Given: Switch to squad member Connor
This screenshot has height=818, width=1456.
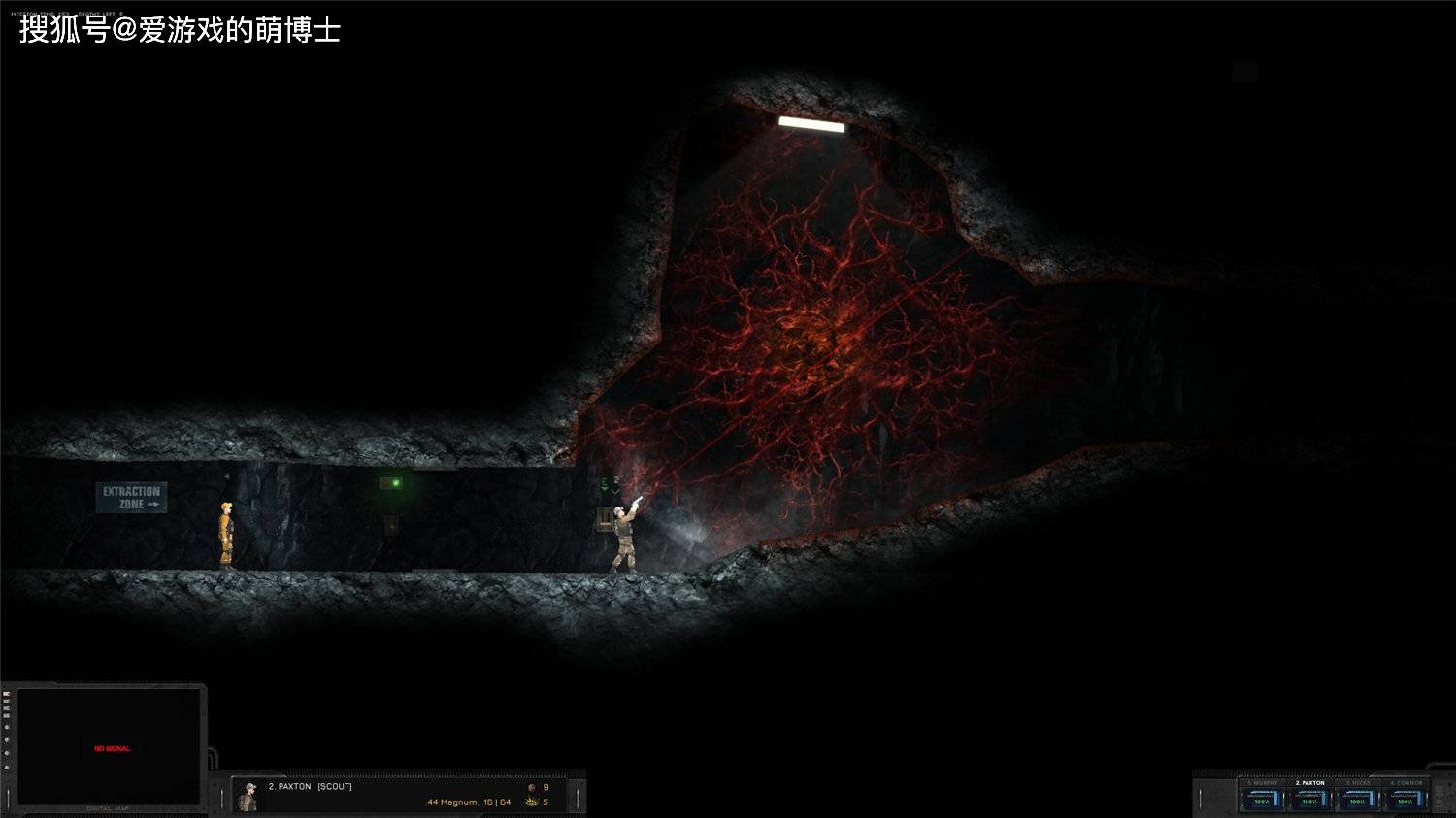Looking at the screenshot, I should click(1405, 797).
